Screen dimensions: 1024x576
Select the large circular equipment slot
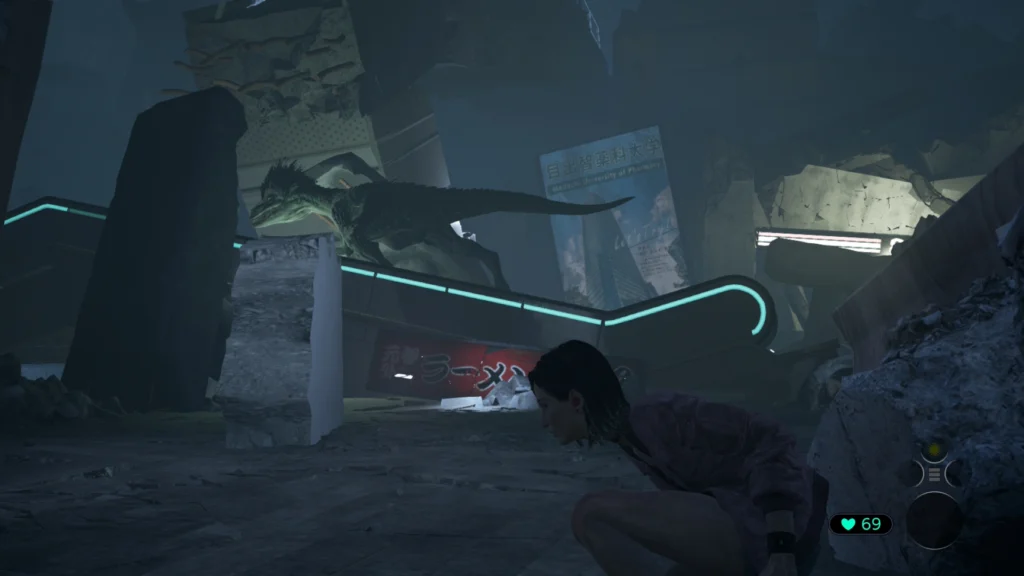coord(934,520)
